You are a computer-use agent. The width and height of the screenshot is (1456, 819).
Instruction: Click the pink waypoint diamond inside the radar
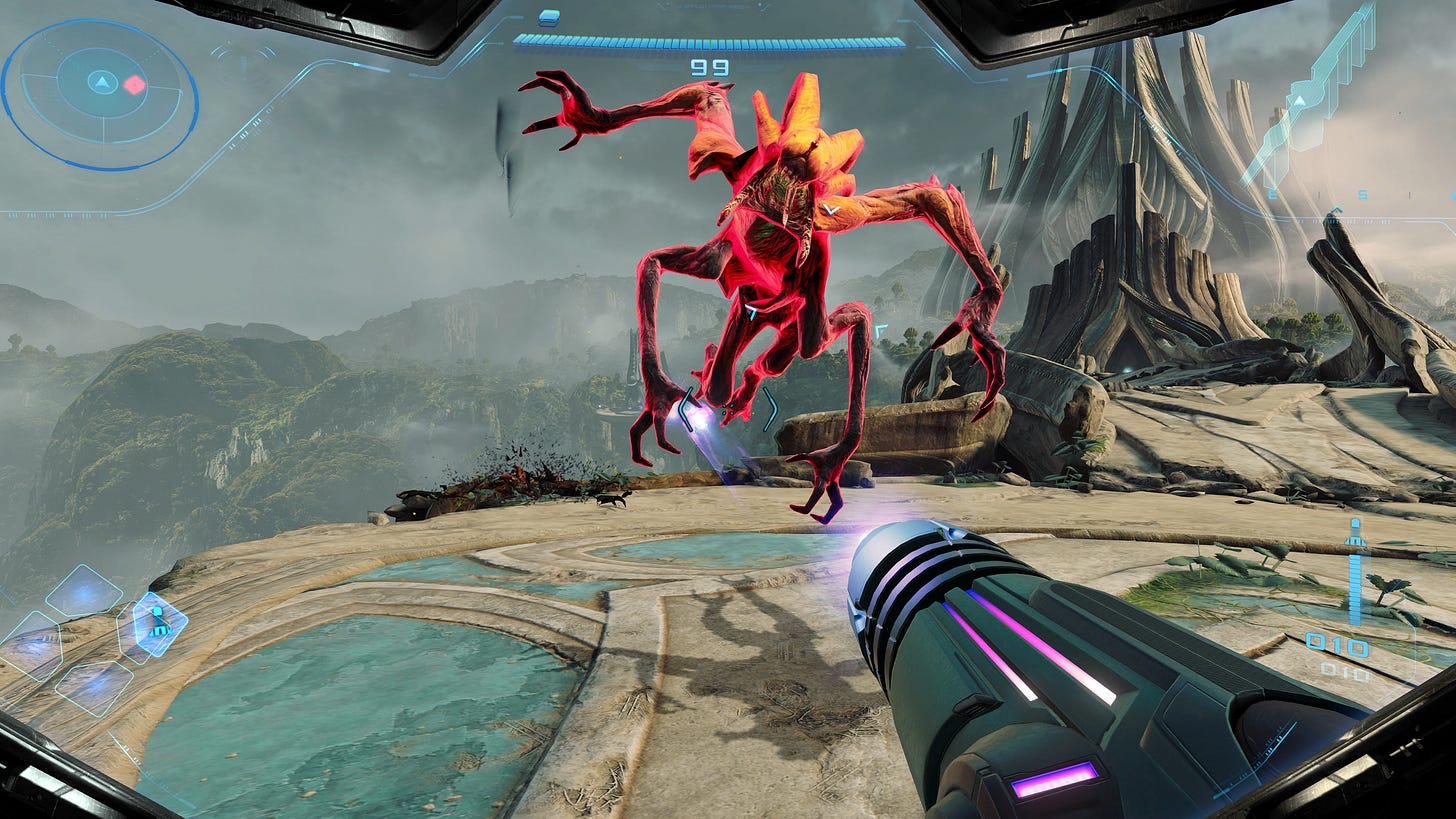134,85
